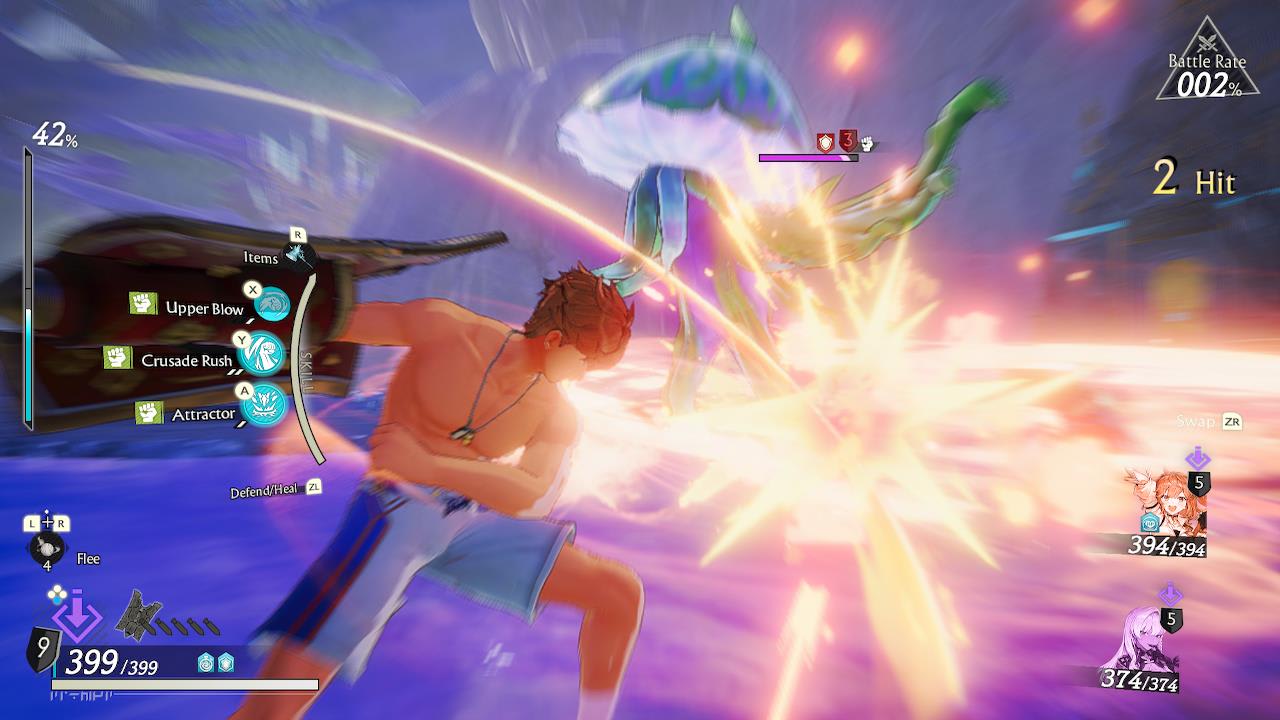This screenshot has width=1280, height=720.
Task: Activate the Upper Blow skill icon
Action: [x=270, y=304]
